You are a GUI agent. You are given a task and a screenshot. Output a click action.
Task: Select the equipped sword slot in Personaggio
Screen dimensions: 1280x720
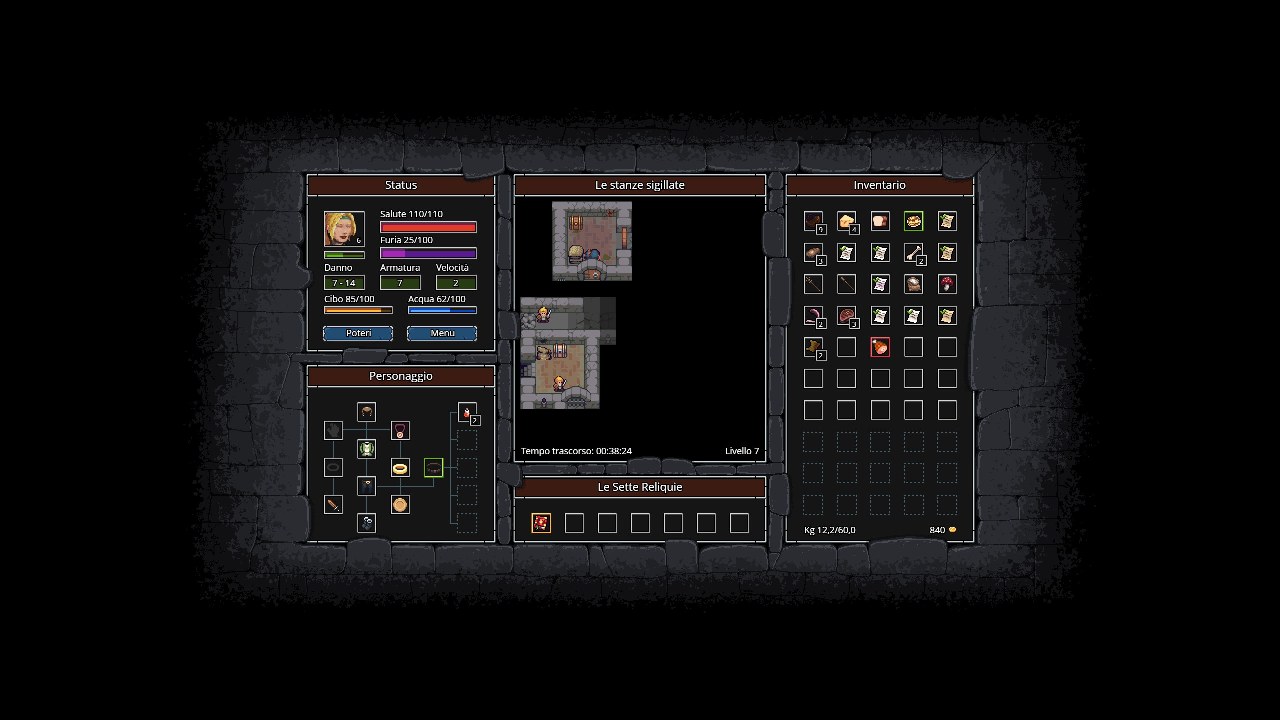[x=333, y=505]
